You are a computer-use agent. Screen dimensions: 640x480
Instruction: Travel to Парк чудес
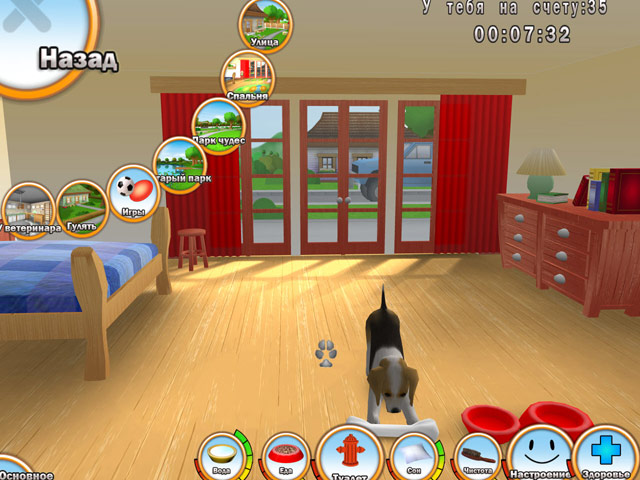tap(219, 125)
